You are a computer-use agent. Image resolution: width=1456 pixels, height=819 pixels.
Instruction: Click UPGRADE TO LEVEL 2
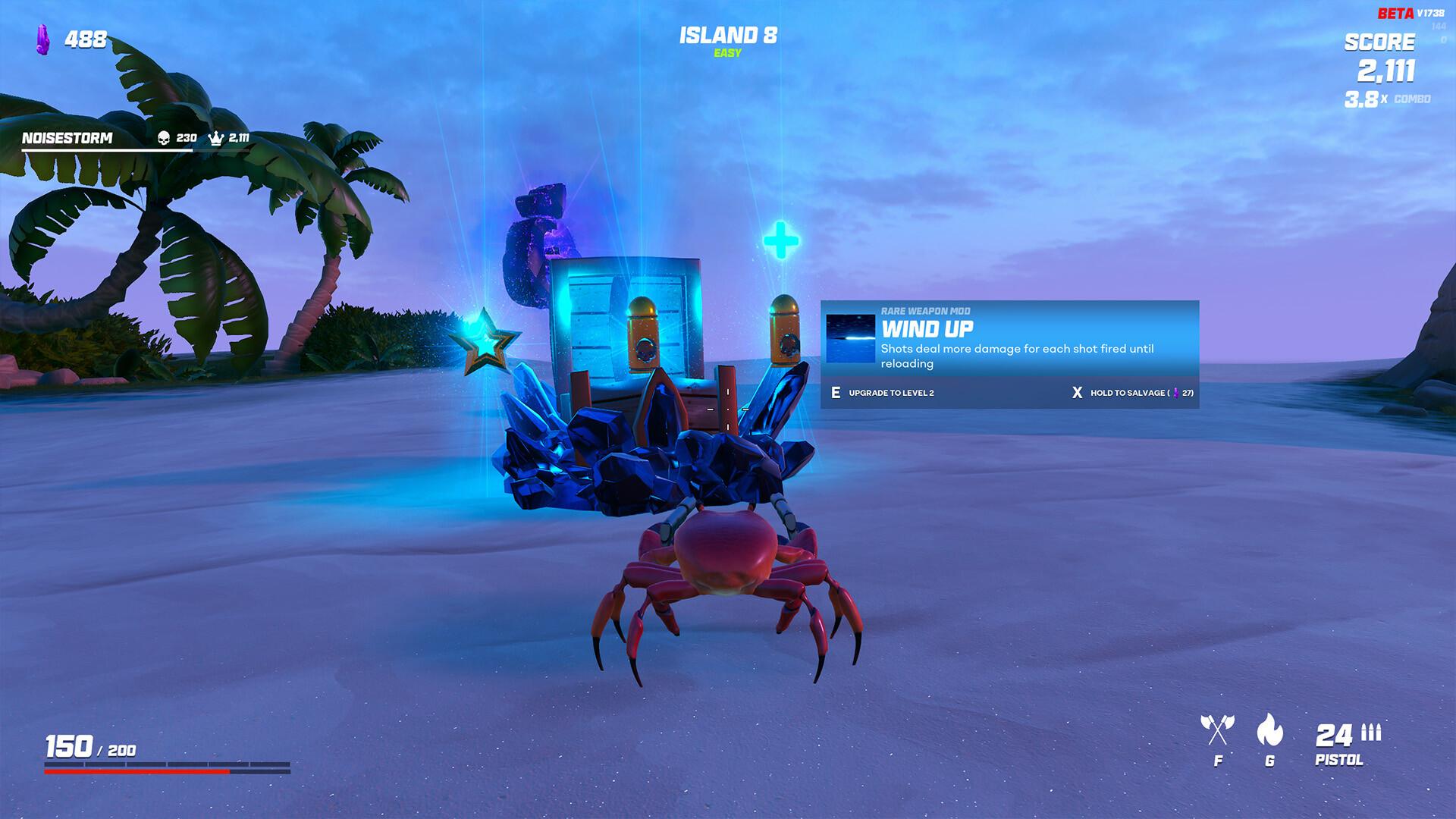tap(890, 393)
